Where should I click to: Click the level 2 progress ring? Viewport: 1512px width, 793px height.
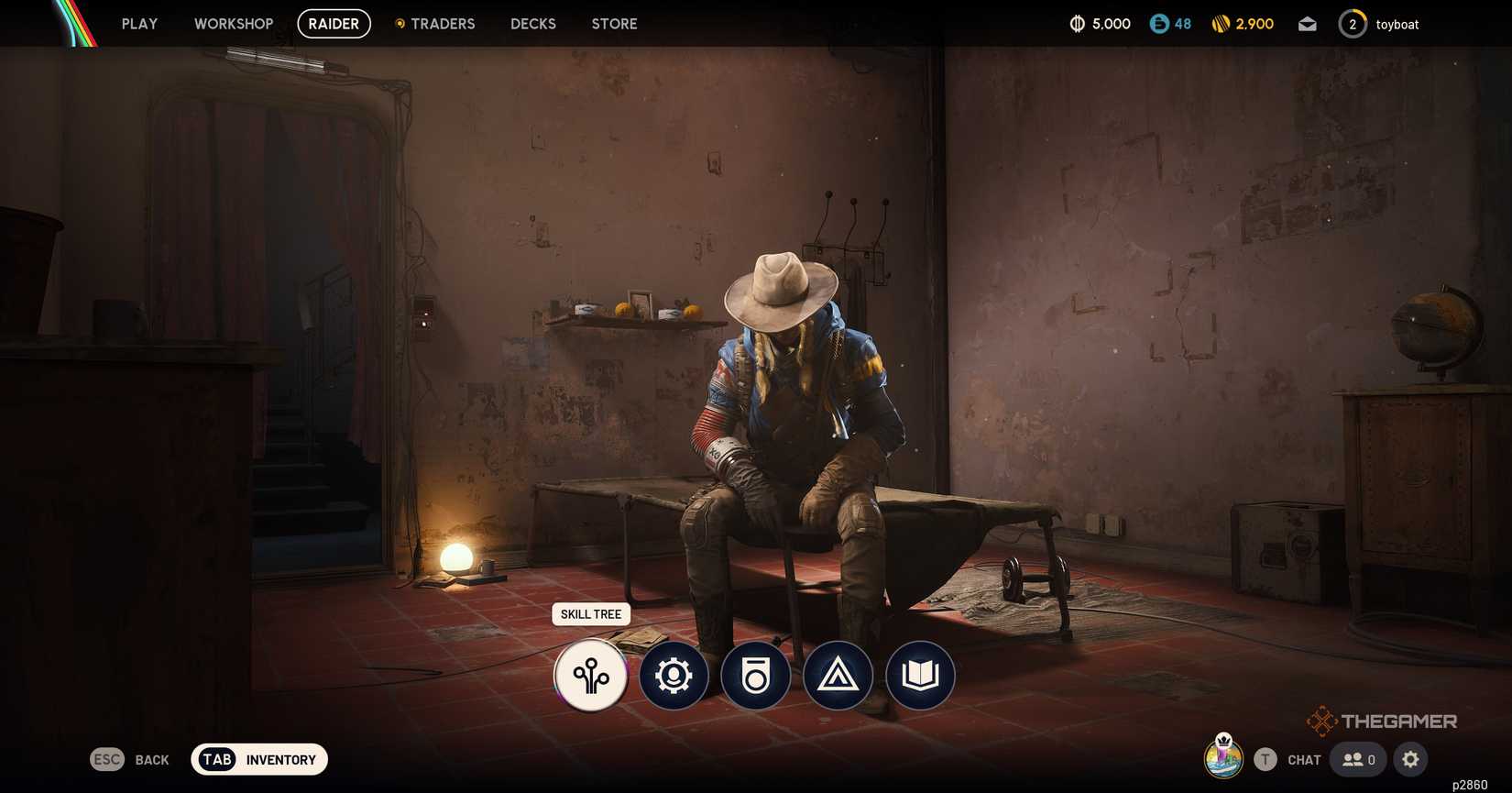[x=1353, y=23]
